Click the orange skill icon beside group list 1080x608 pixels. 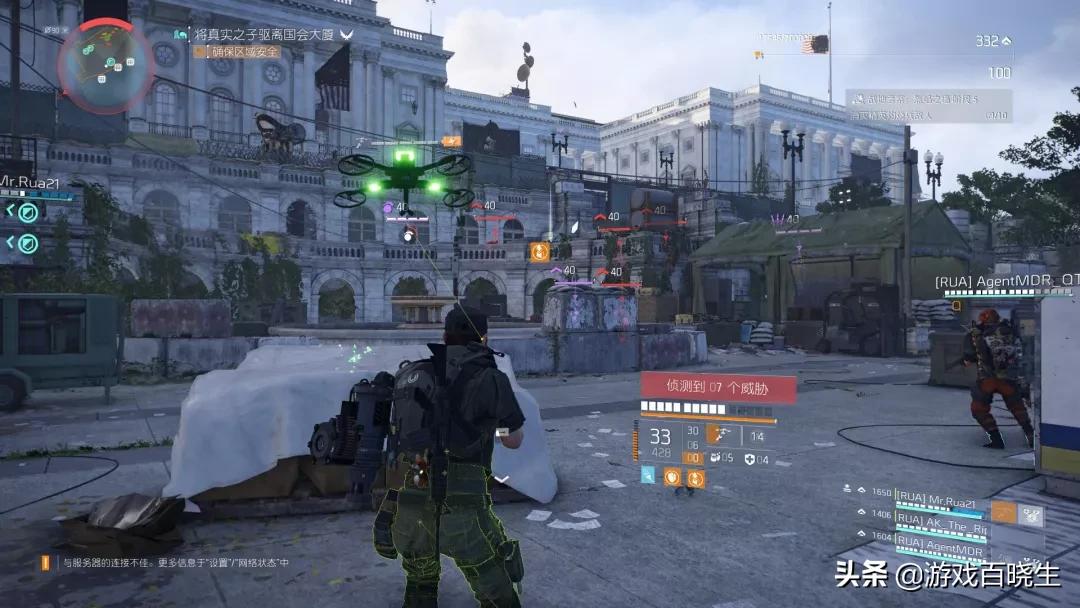tap(1003, 514)
